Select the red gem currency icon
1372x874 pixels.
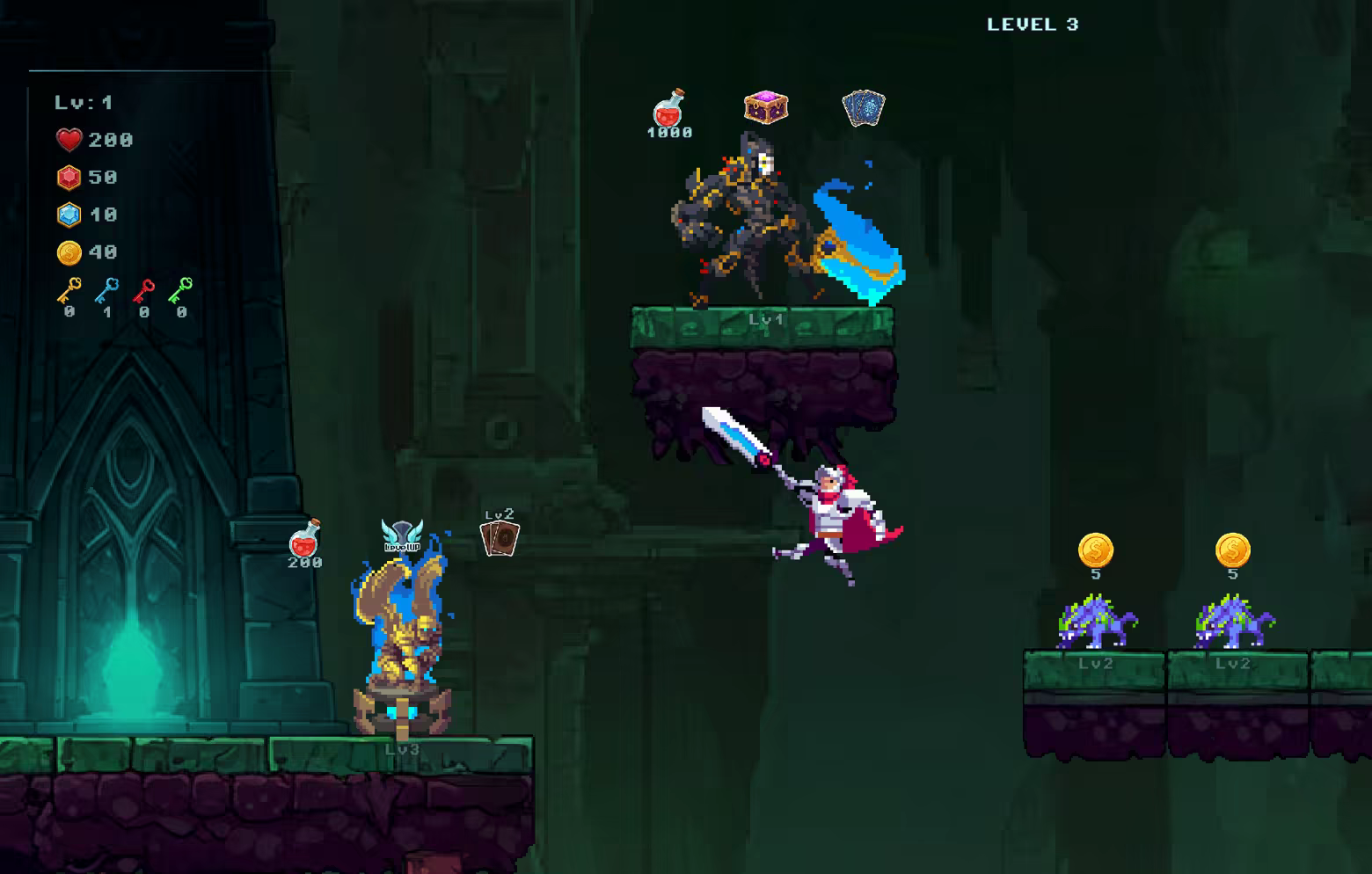(69, 177)
